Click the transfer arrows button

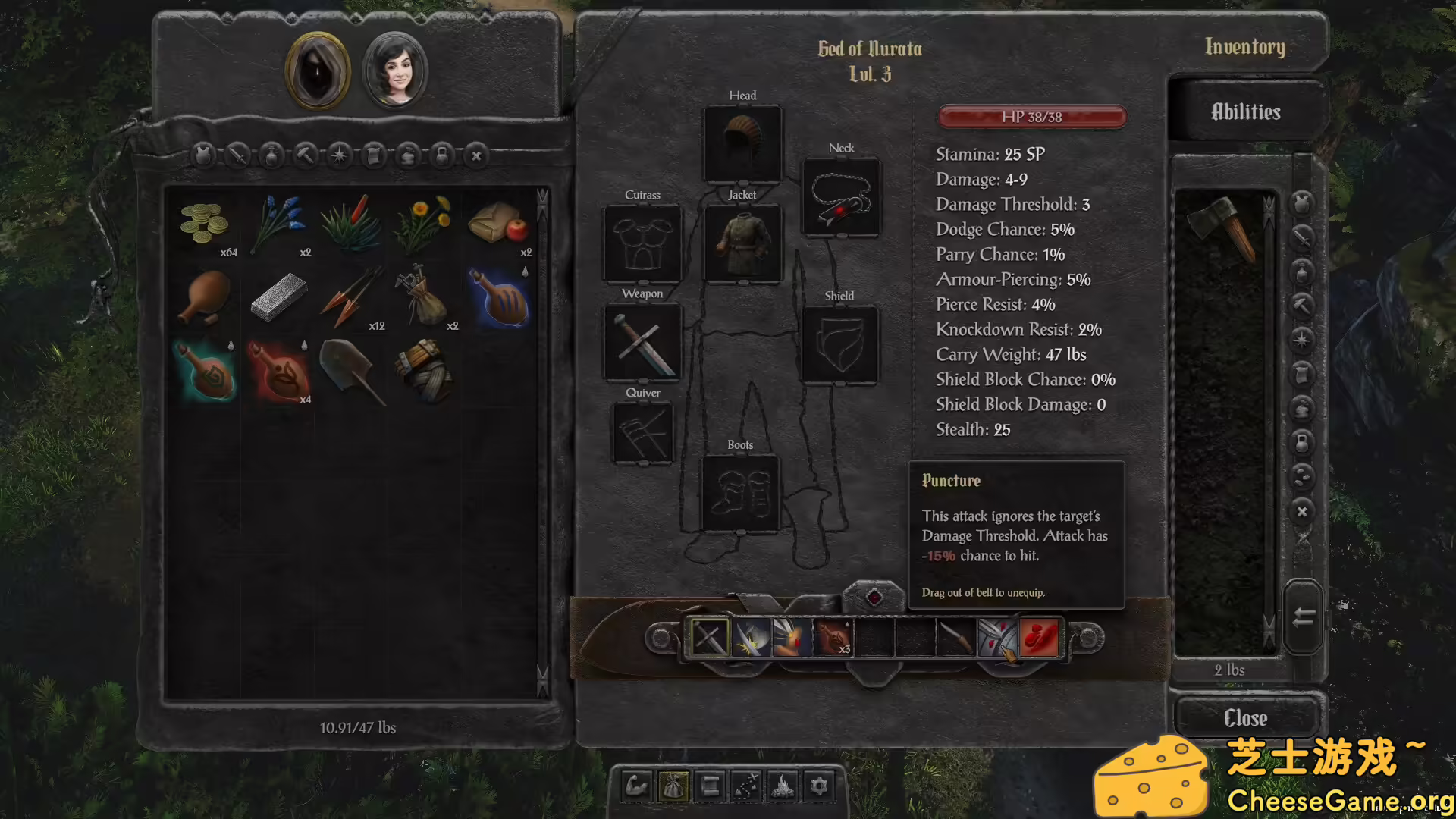click(x=1303, y=617)
